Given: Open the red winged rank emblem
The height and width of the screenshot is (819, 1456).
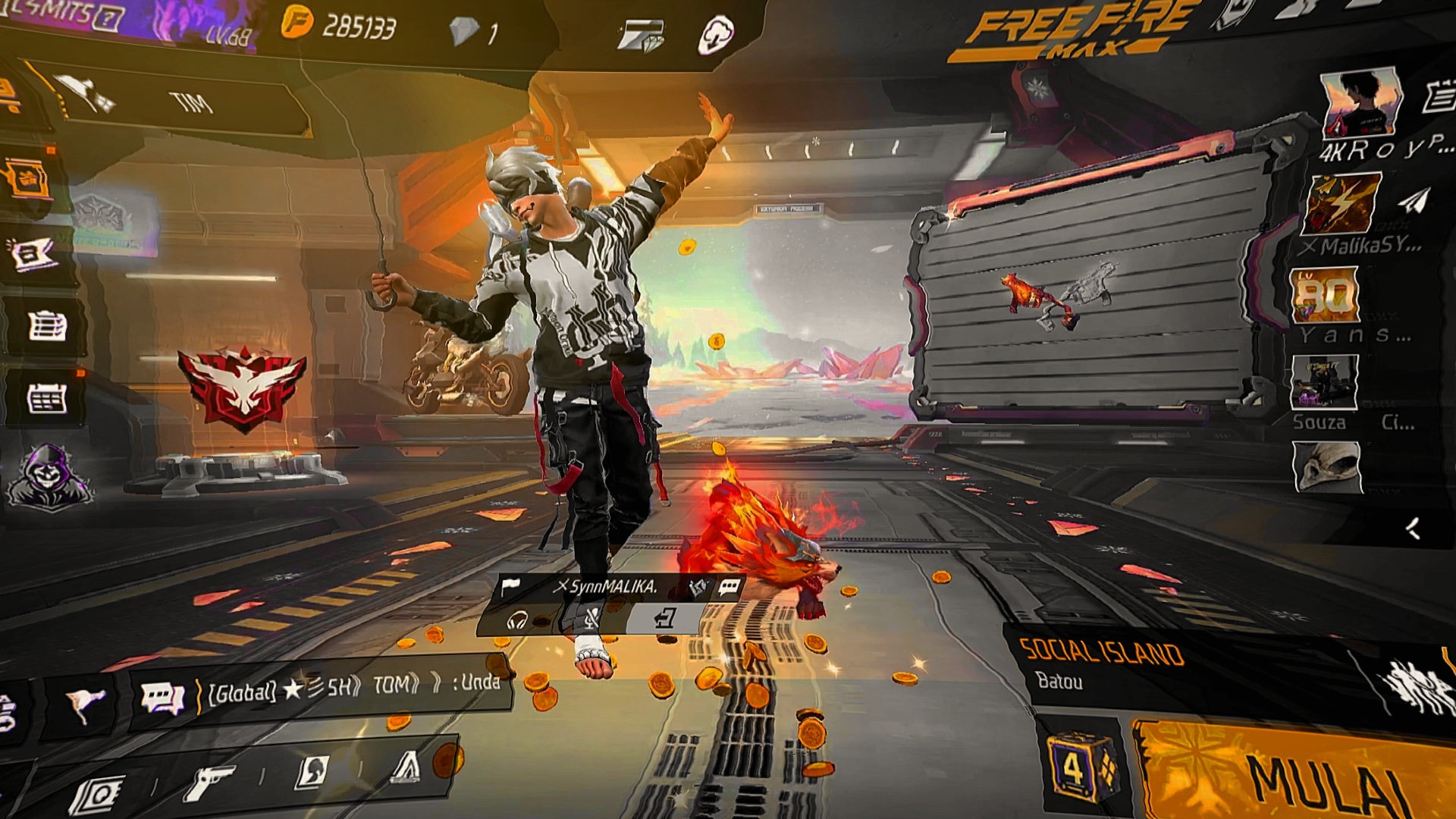Looking at the screenshot, I should click(x=243, y=388).
